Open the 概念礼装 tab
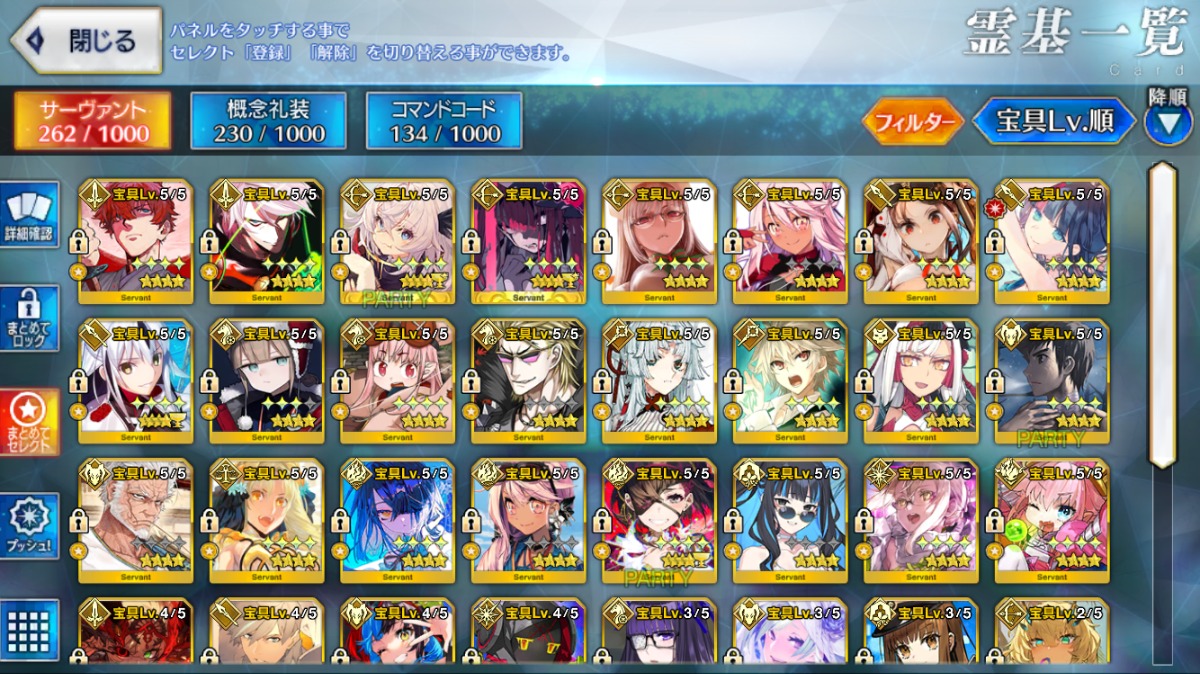 click(x=268, y=121)
